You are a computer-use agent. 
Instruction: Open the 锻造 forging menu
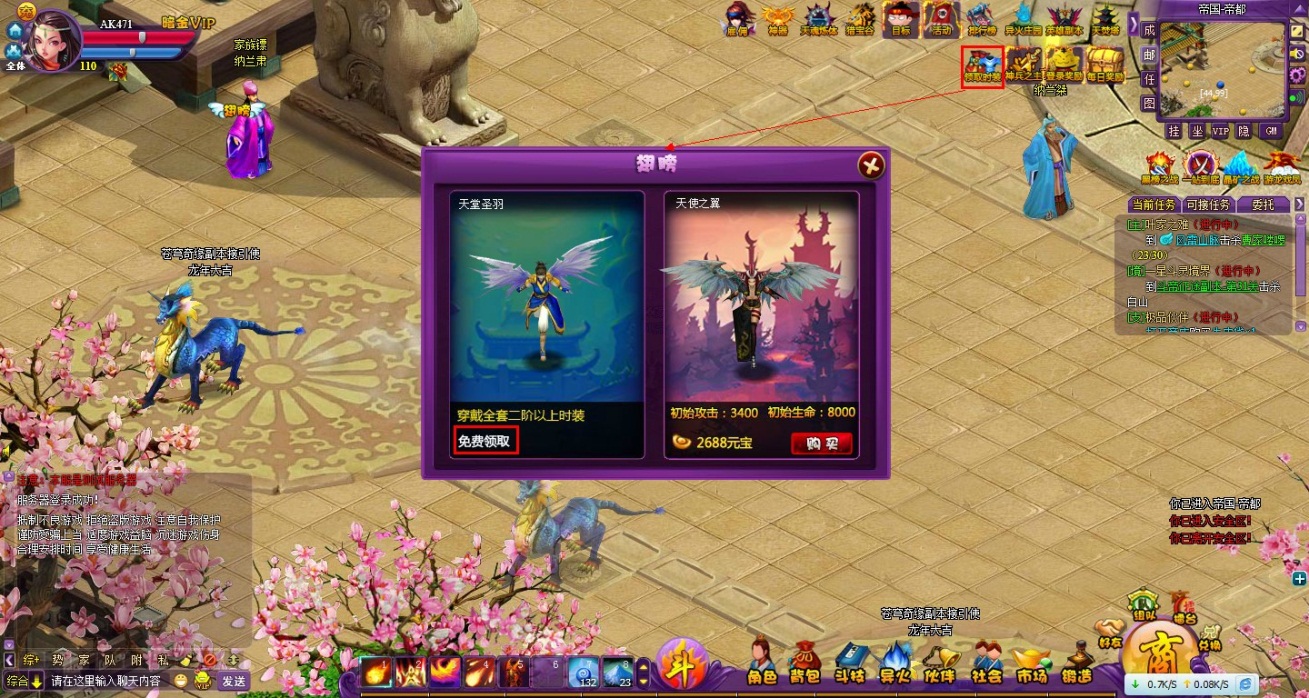click(1076, 664)
